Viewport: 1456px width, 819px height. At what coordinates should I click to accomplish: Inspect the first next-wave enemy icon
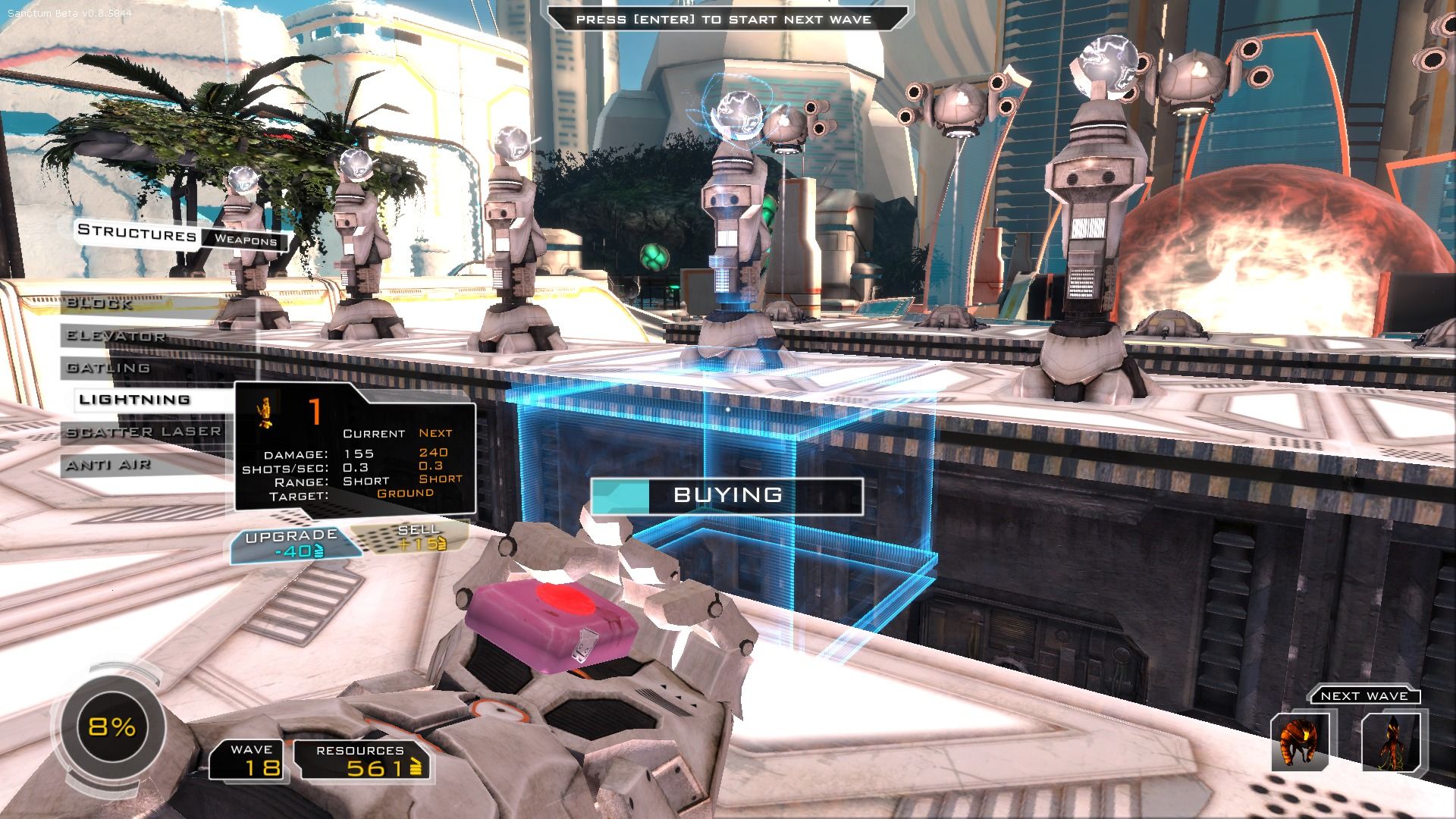pyautogui.click(x=1299, y=742)
